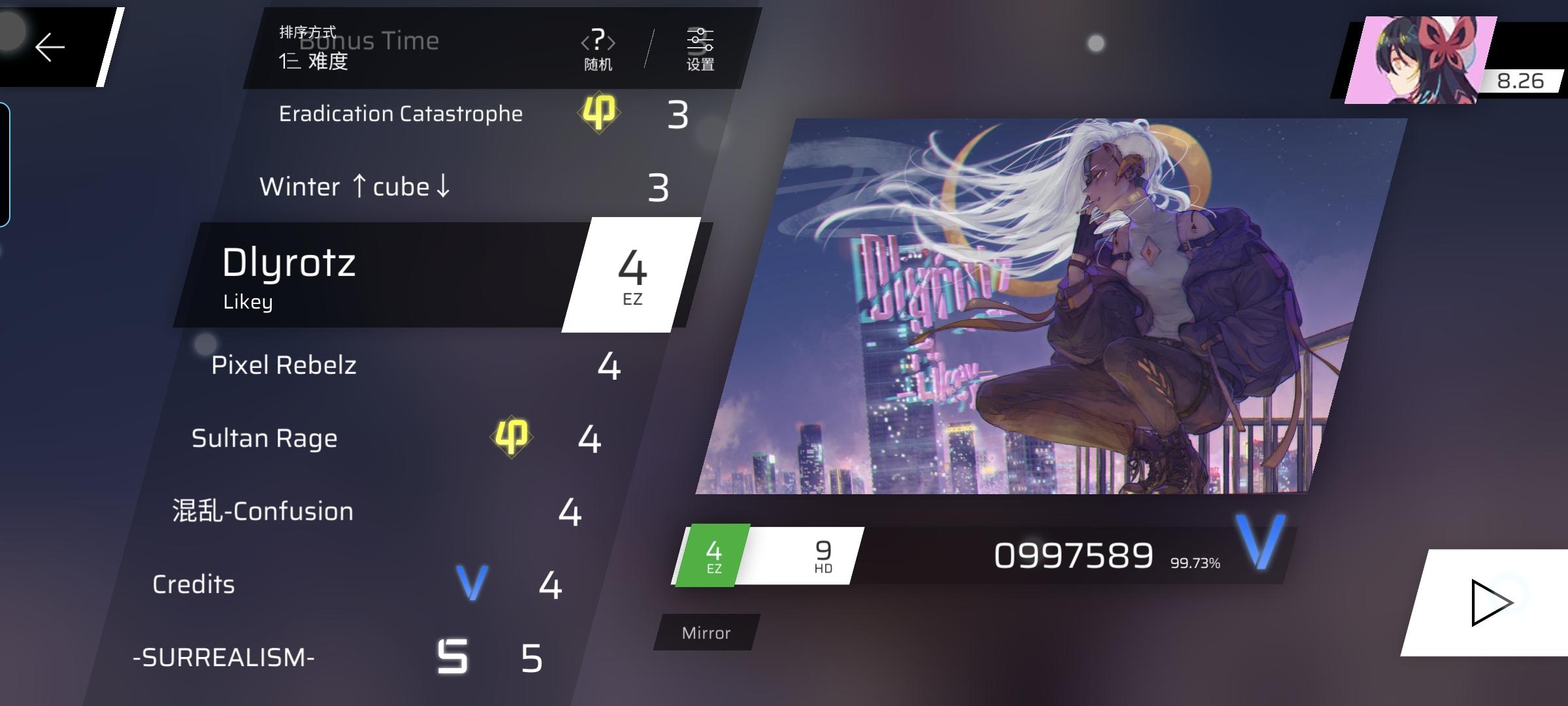Tap the 随机 random song selector
Image resolution: width=1568 pixels, height=706 pixels.
click(600, 49)
